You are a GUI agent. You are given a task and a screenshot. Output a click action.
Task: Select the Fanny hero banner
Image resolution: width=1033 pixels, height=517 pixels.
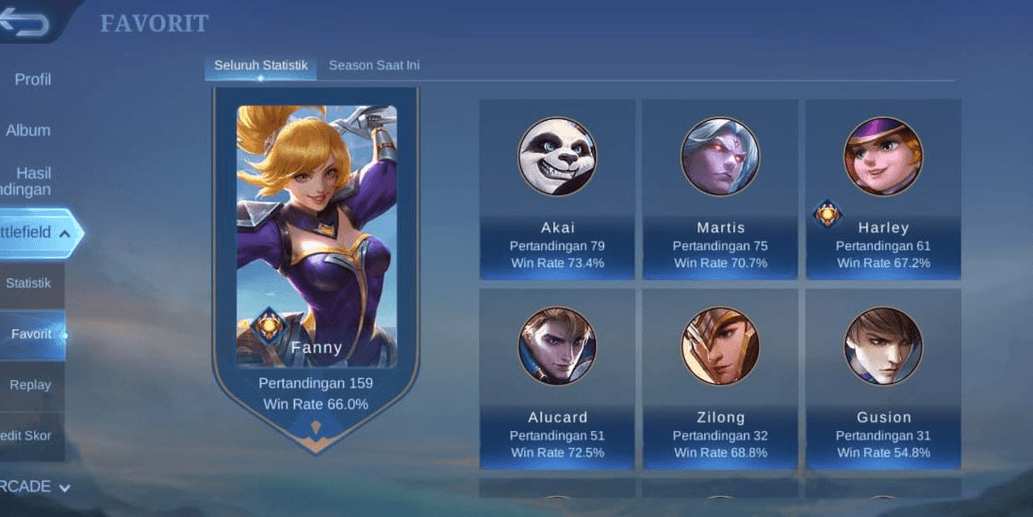click(316, 260)
